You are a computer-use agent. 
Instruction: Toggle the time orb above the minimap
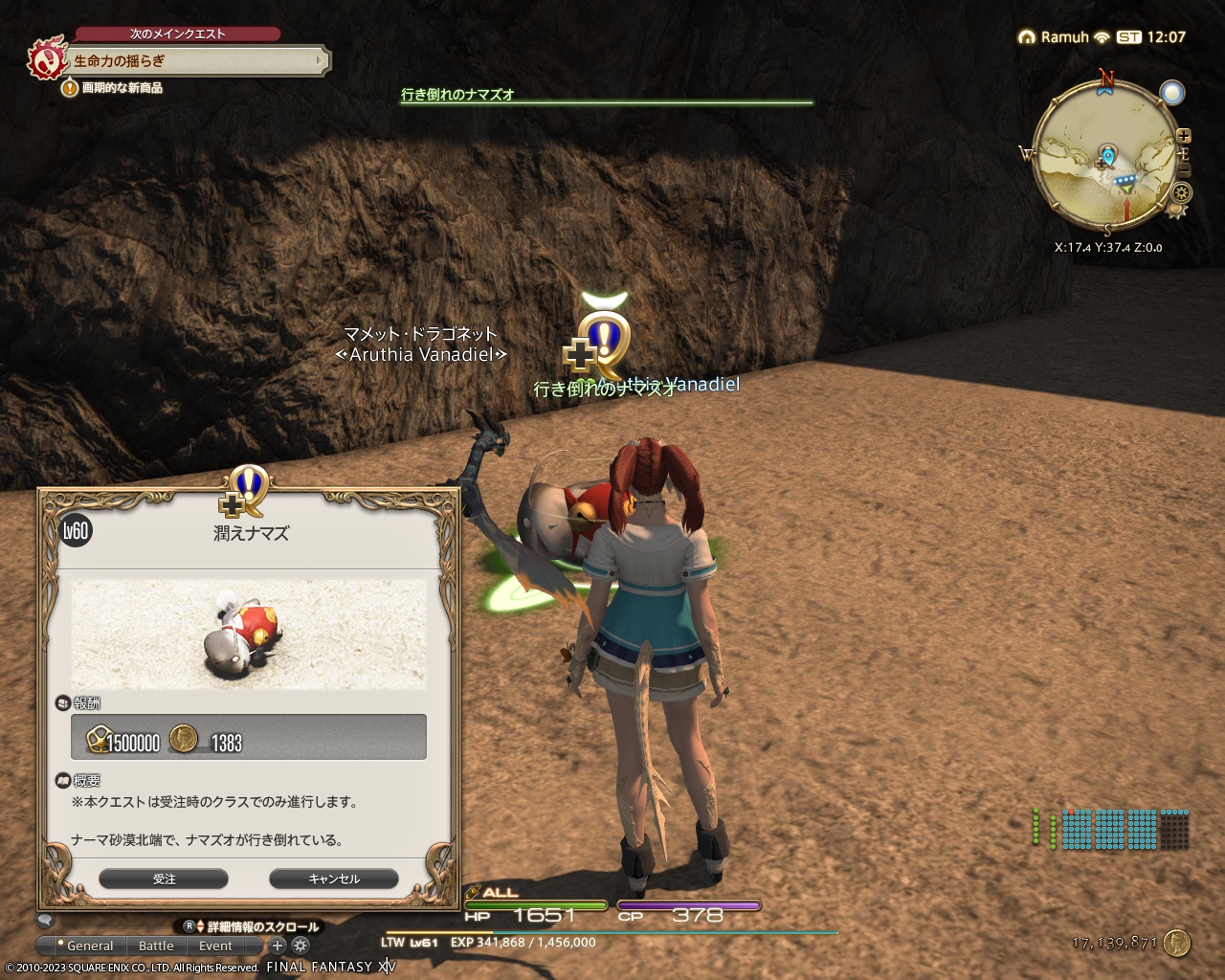[x=1171, y=92]
